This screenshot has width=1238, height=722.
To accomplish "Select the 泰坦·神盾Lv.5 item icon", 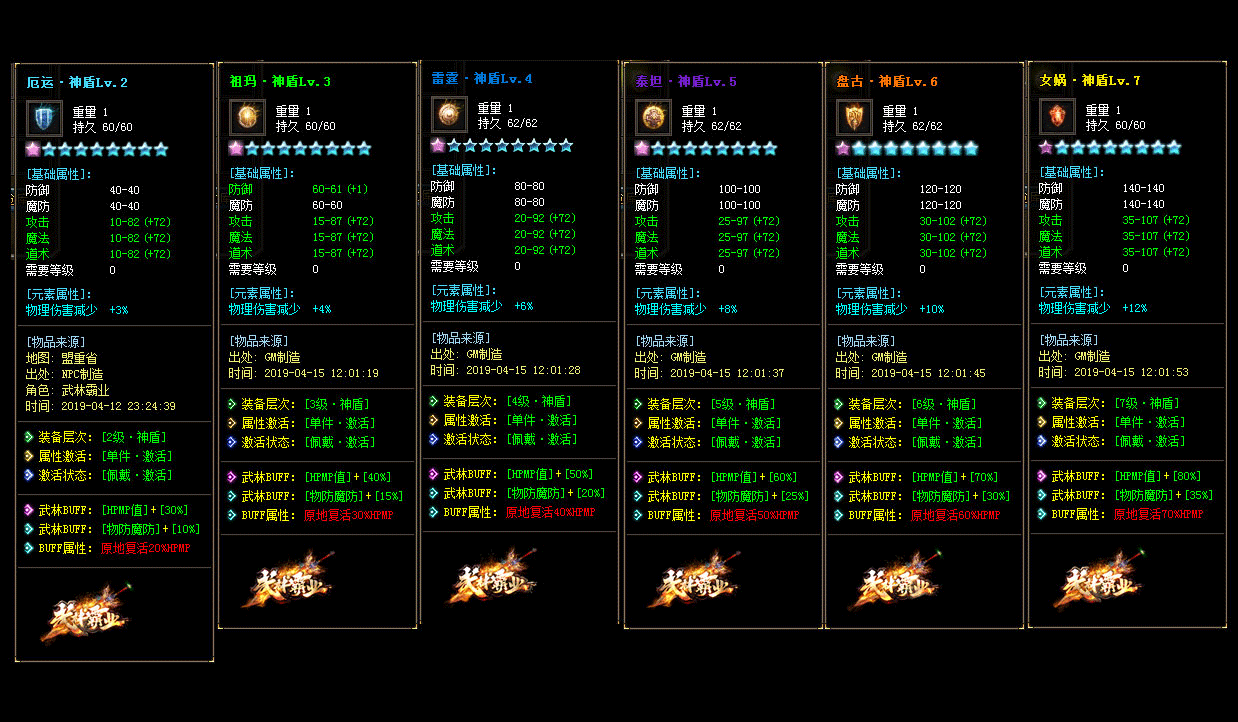I will point(653,117).
